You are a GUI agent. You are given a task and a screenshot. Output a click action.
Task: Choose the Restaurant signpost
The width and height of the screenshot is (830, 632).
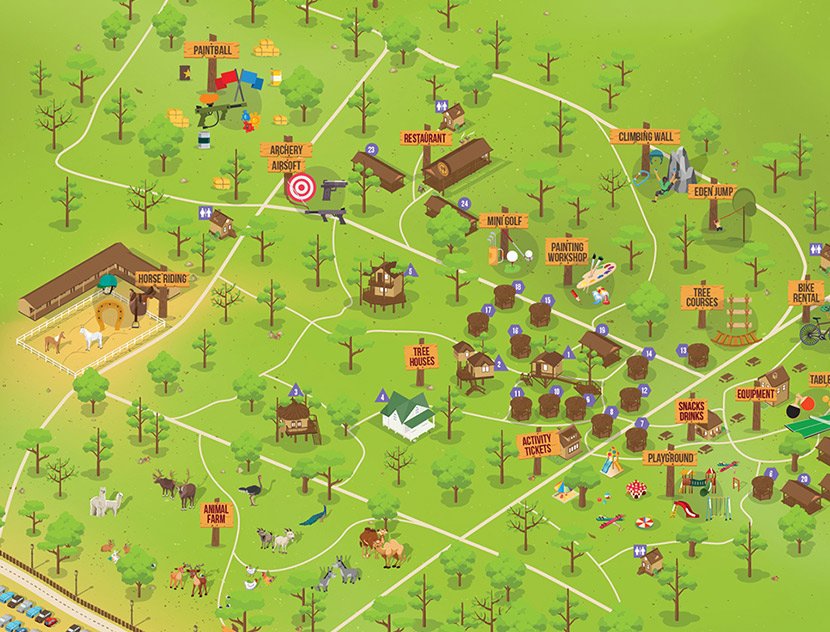[425, 138]
